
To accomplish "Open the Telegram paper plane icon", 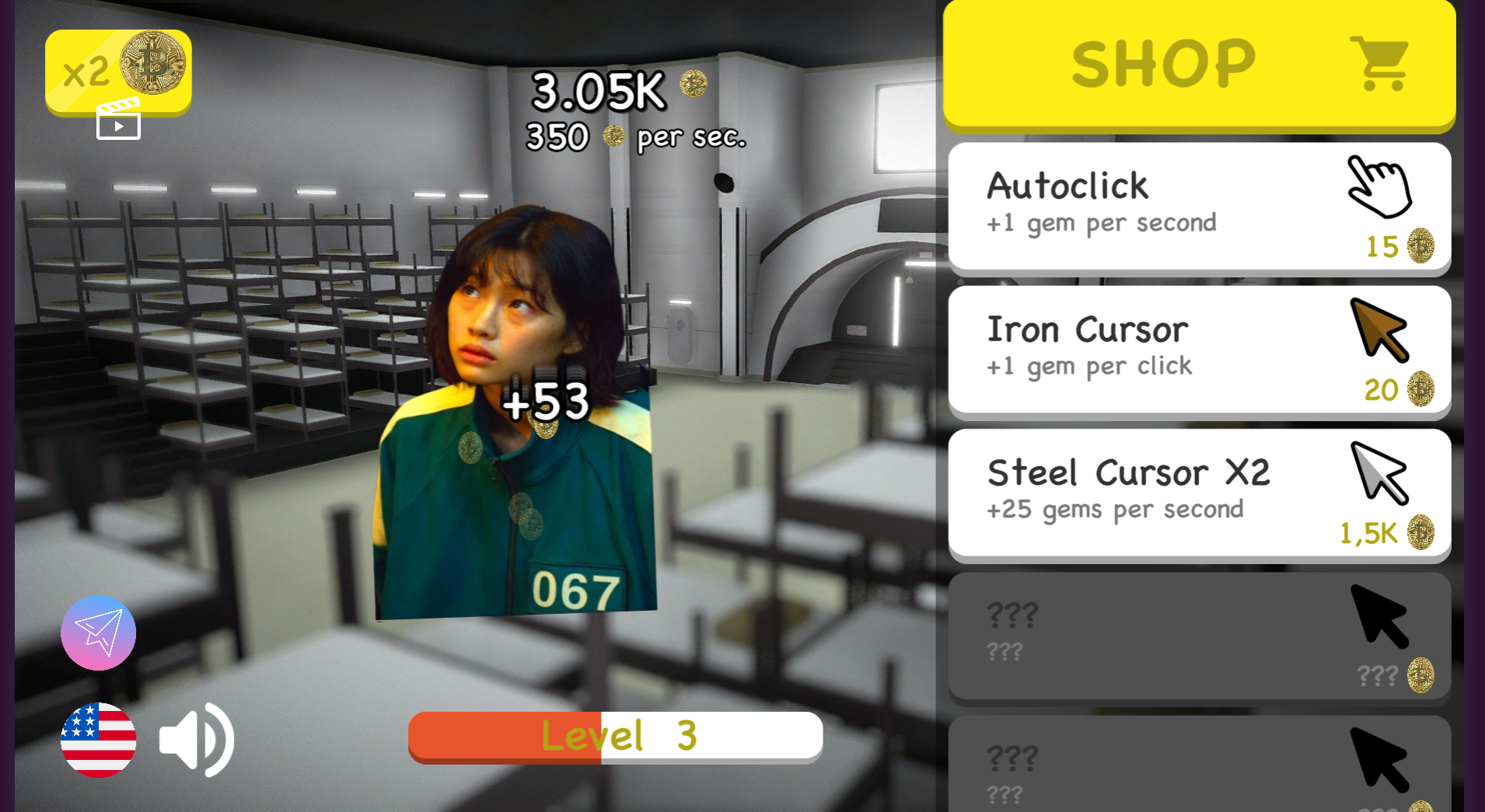I will point(98,633).
